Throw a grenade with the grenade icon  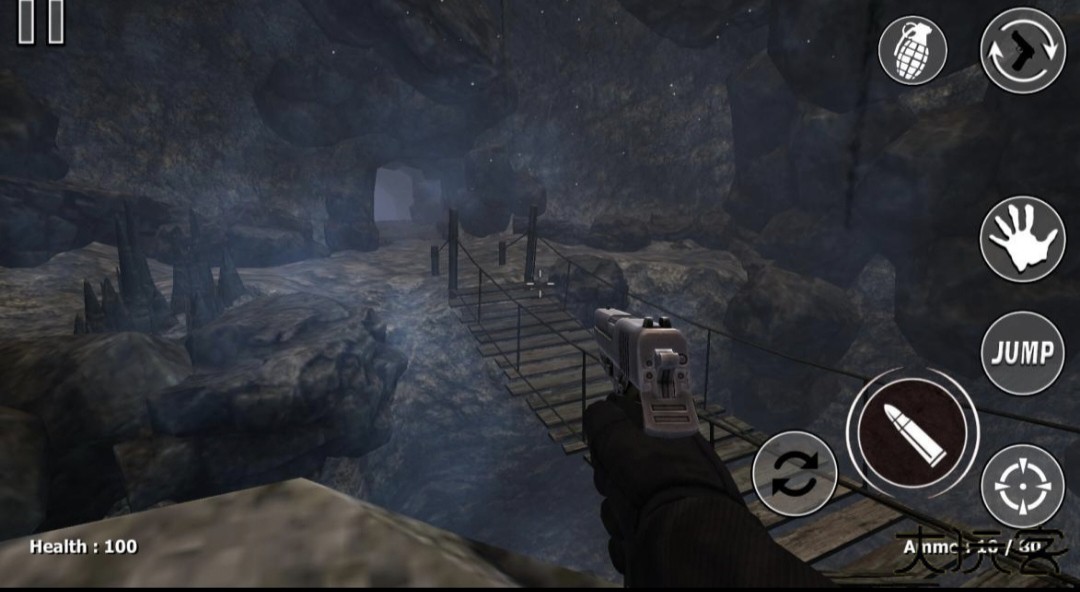point(912,50)
